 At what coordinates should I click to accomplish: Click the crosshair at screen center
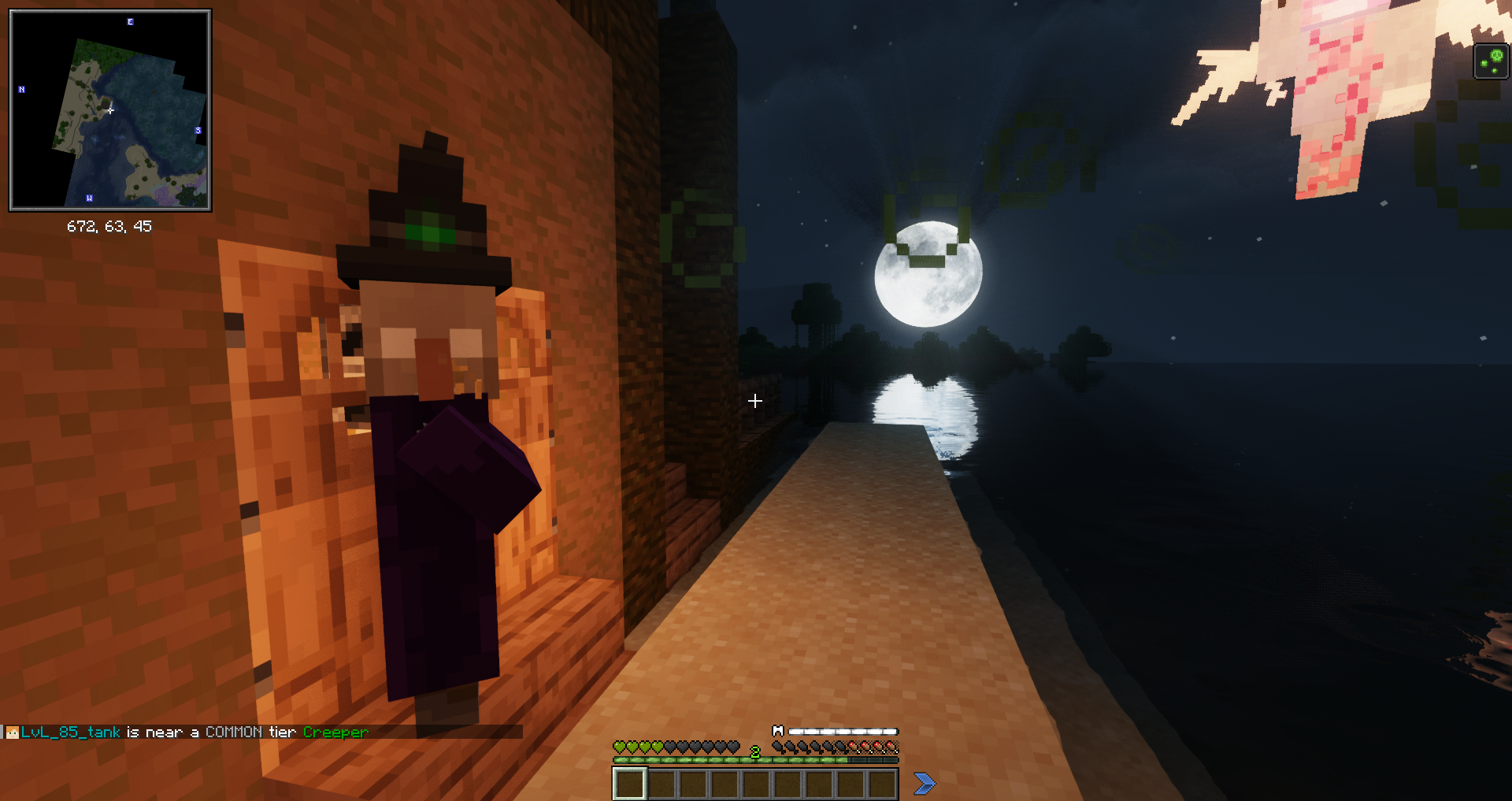click(754, 401)
